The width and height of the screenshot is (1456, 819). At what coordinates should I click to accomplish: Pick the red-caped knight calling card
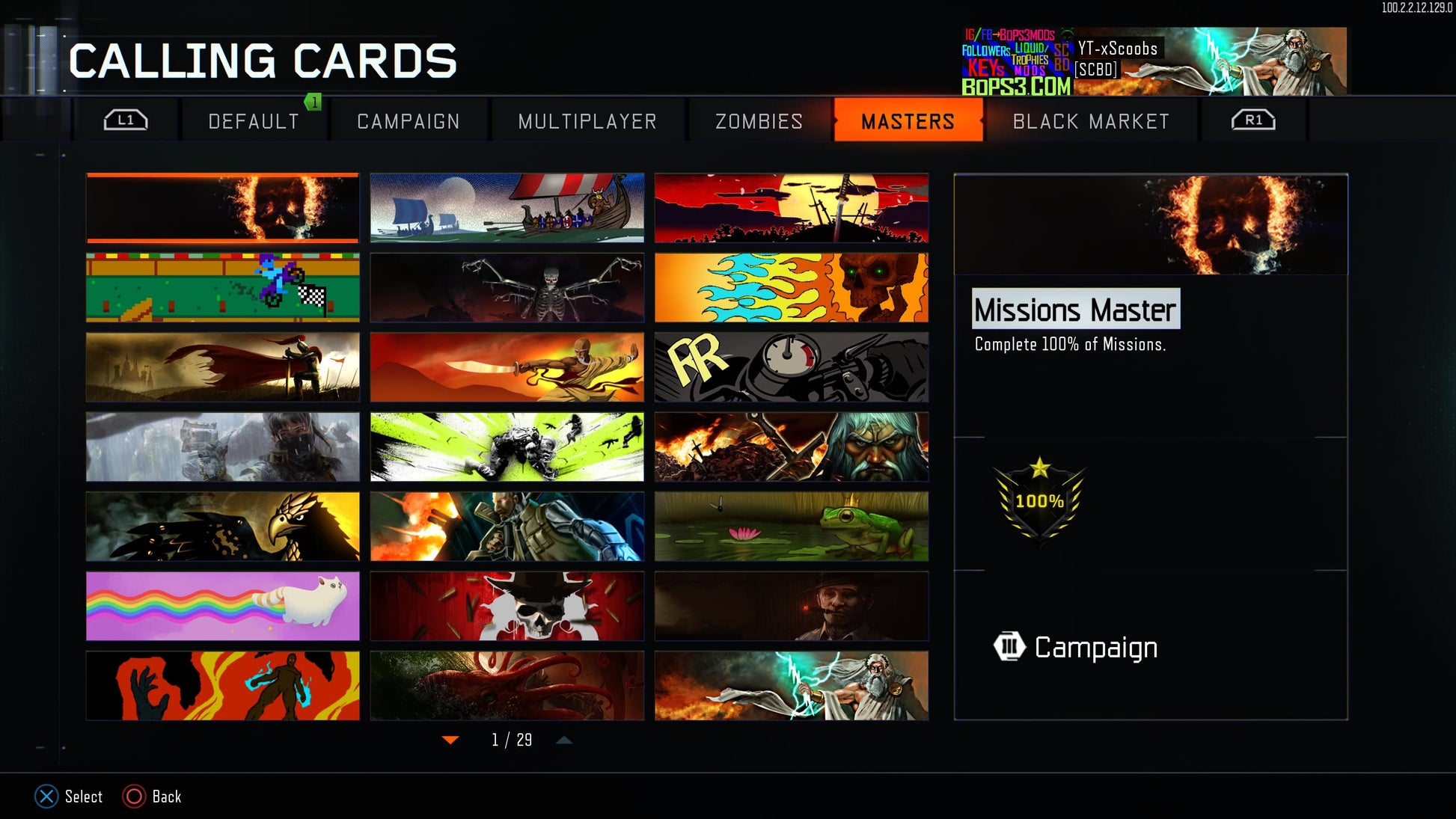pyautogui.click(x=223, y=367)
